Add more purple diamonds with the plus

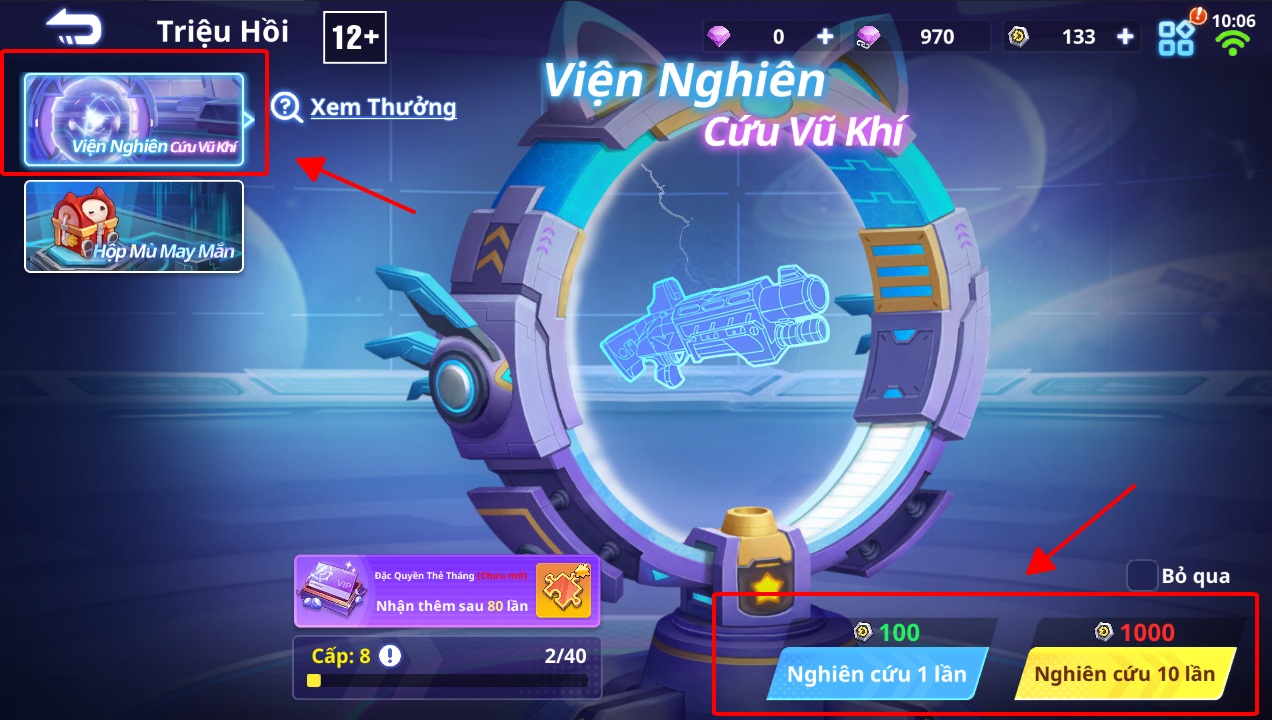pos(825,37)
